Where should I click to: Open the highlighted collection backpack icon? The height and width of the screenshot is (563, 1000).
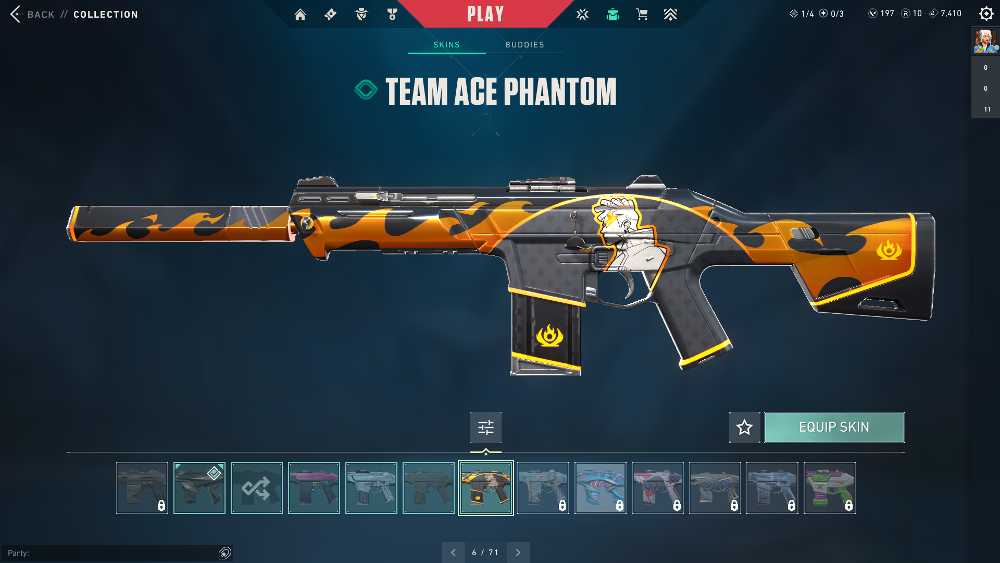[612, 14]
